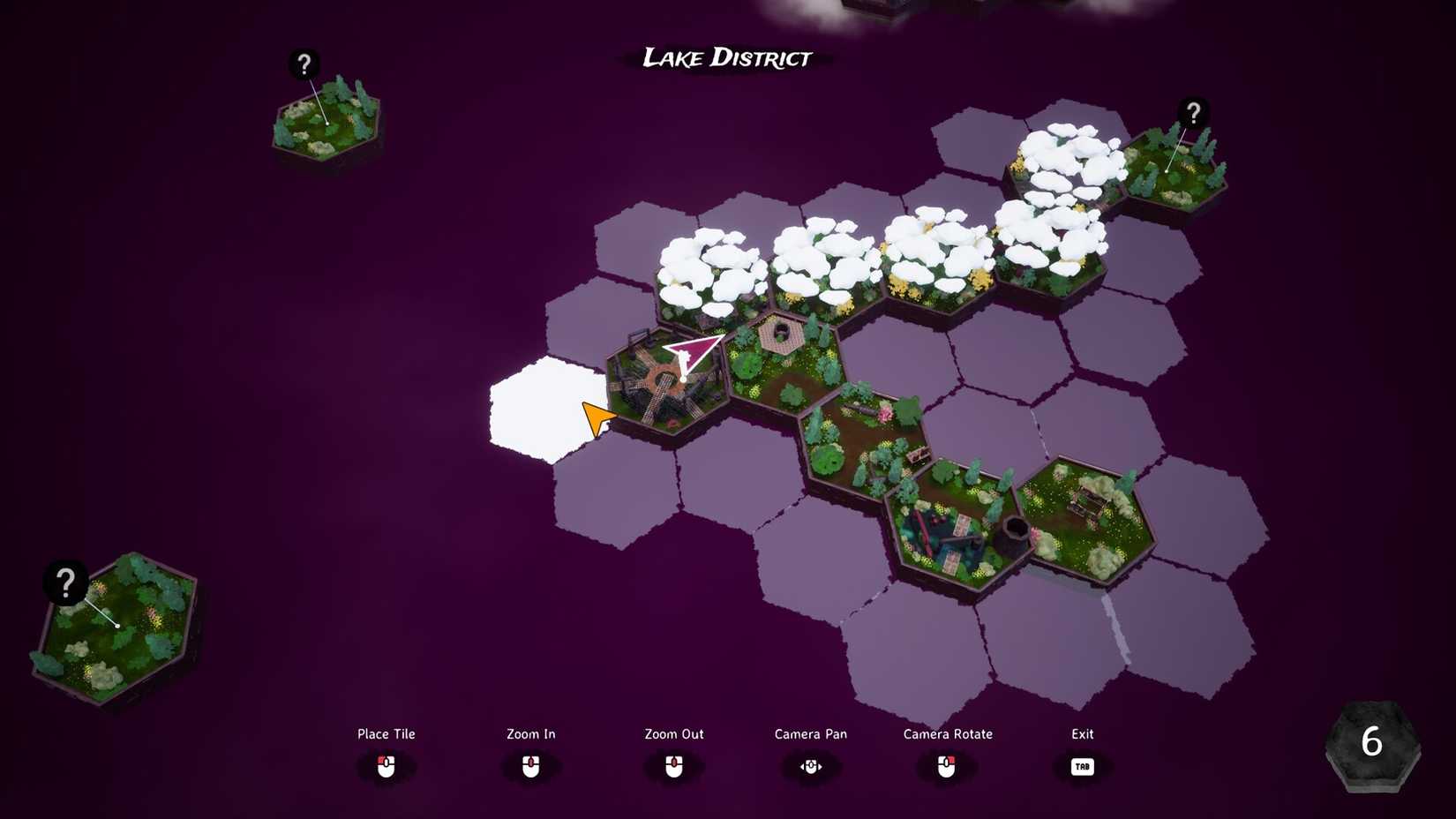The image size is (1456, 819).
Task: Click the Lake District title banner
Action: pyautogui.click(x=725, y=59)
